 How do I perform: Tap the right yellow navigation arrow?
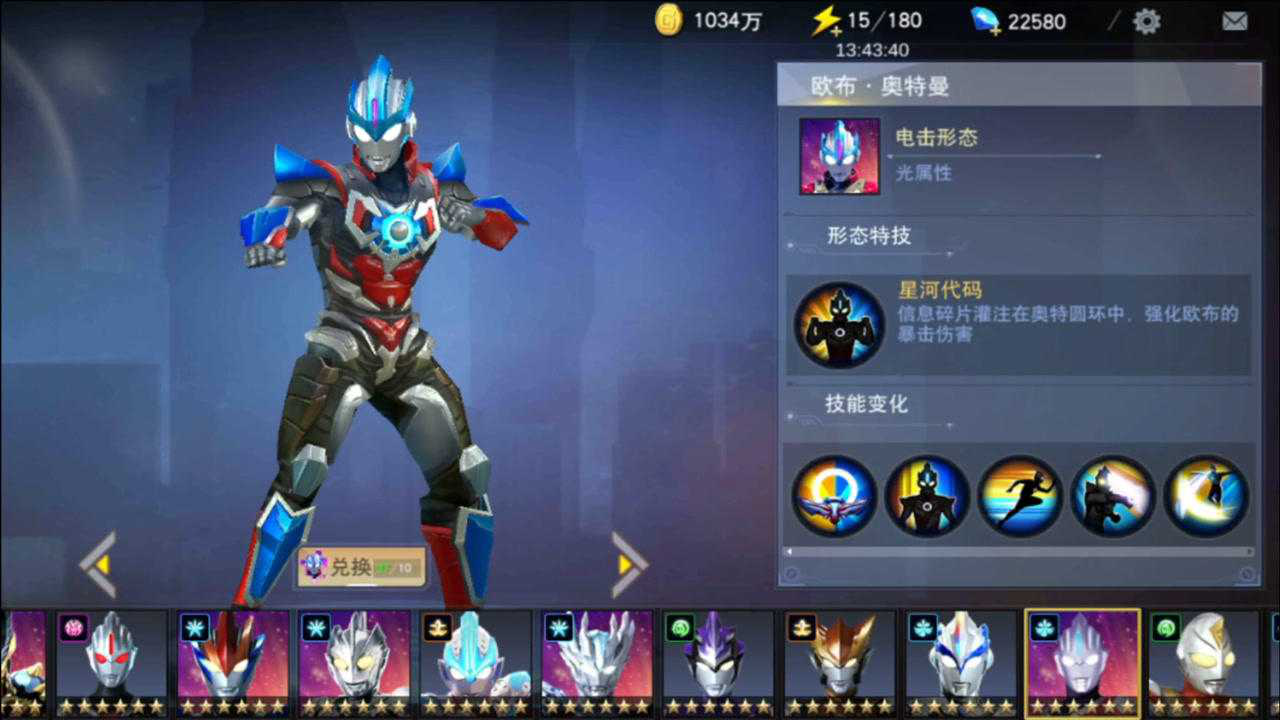626,567
